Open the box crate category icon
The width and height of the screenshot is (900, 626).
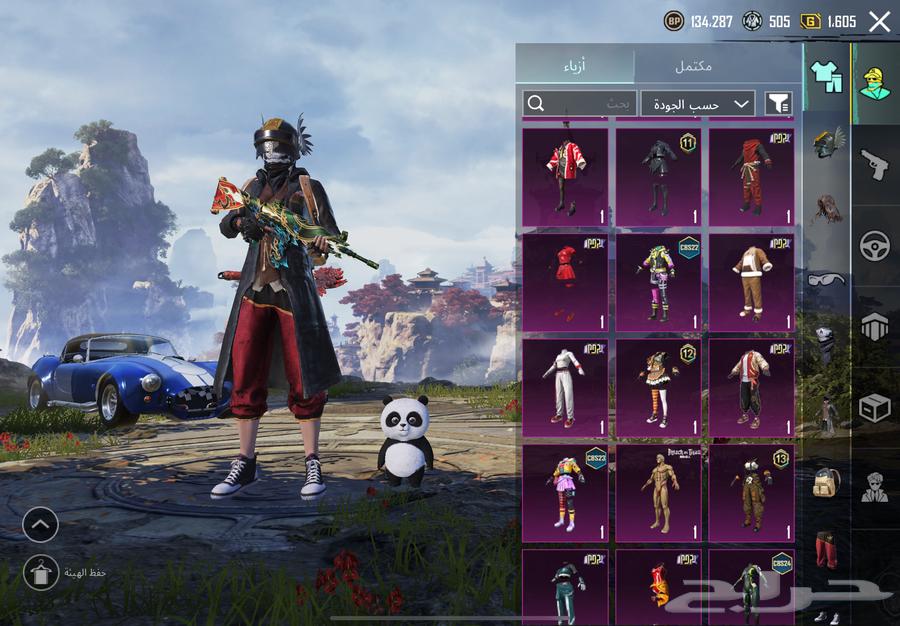pyautogui.click(x=875, y=408)
